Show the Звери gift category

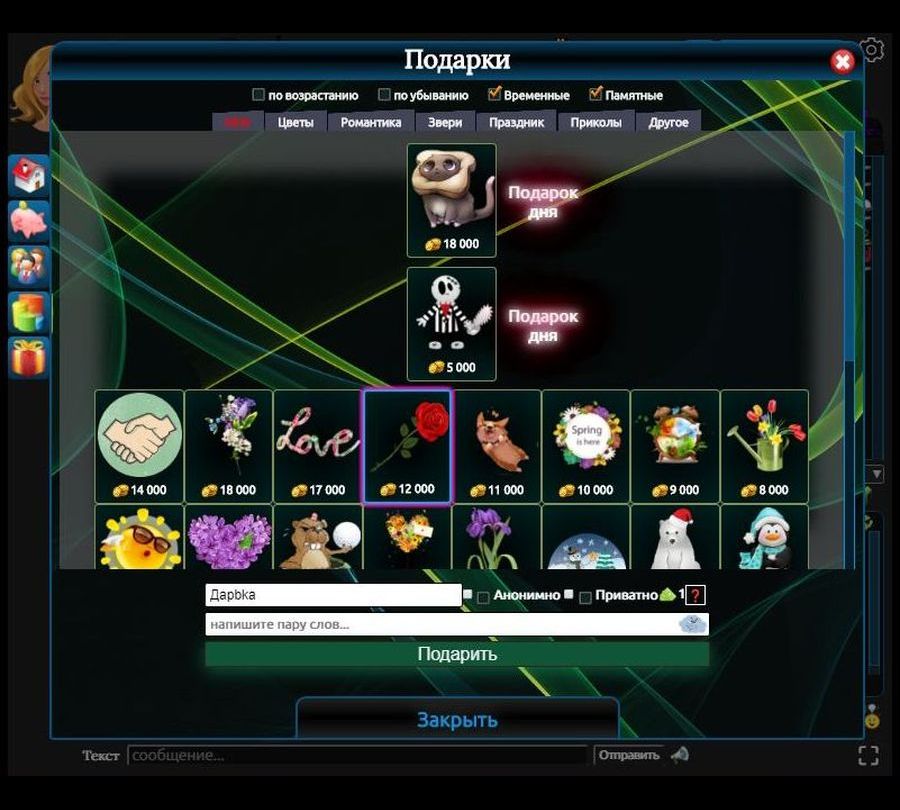click(445, 122)
